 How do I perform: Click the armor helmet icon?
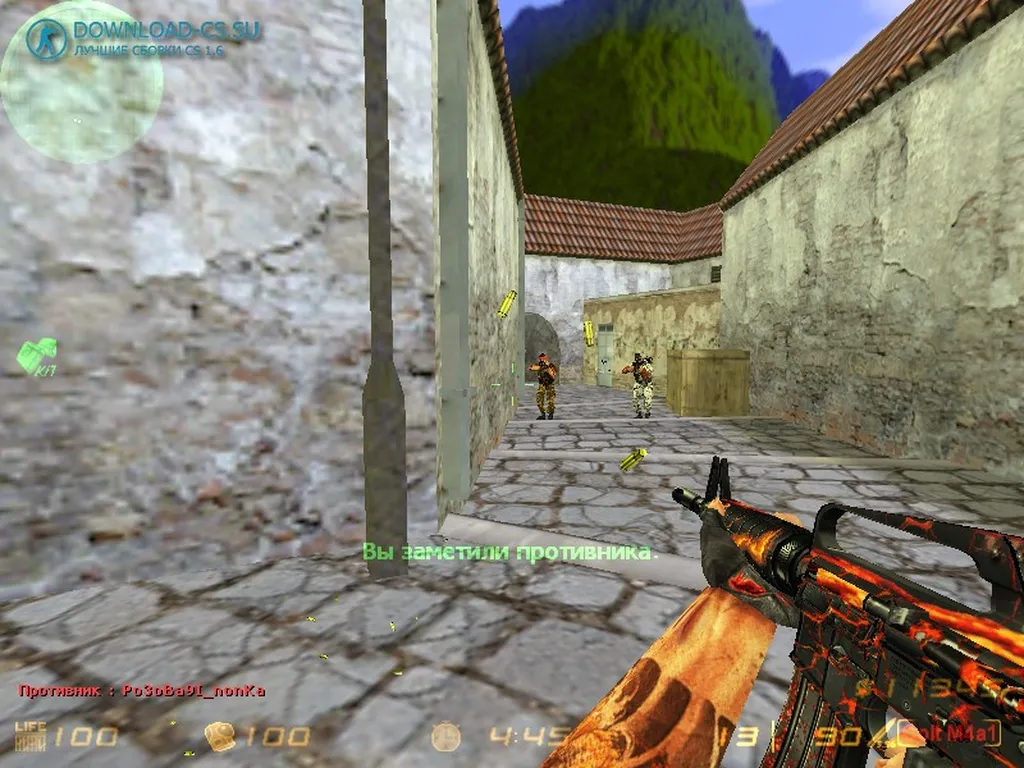click(220, 737)
